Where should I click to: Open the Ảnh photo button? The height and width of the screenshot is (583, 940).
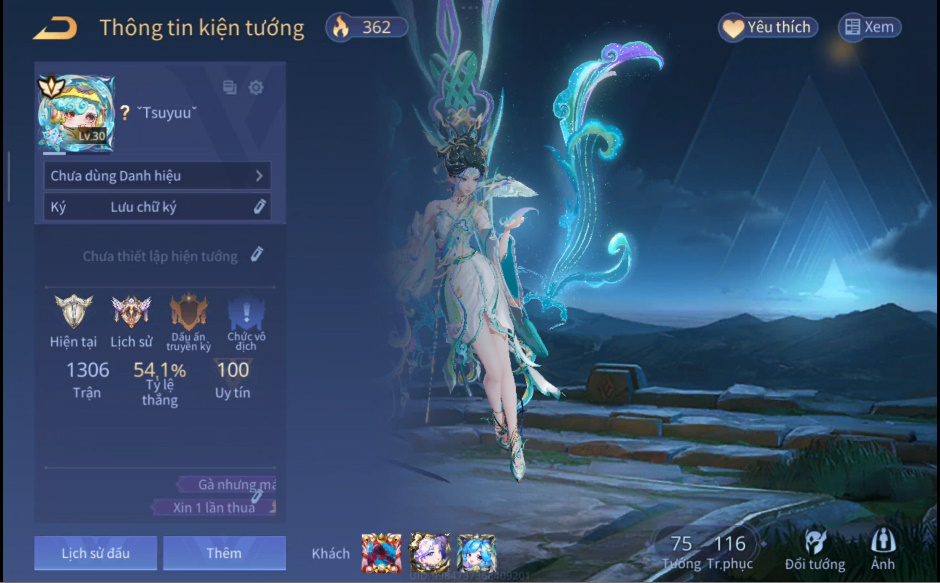coord(883,551)
